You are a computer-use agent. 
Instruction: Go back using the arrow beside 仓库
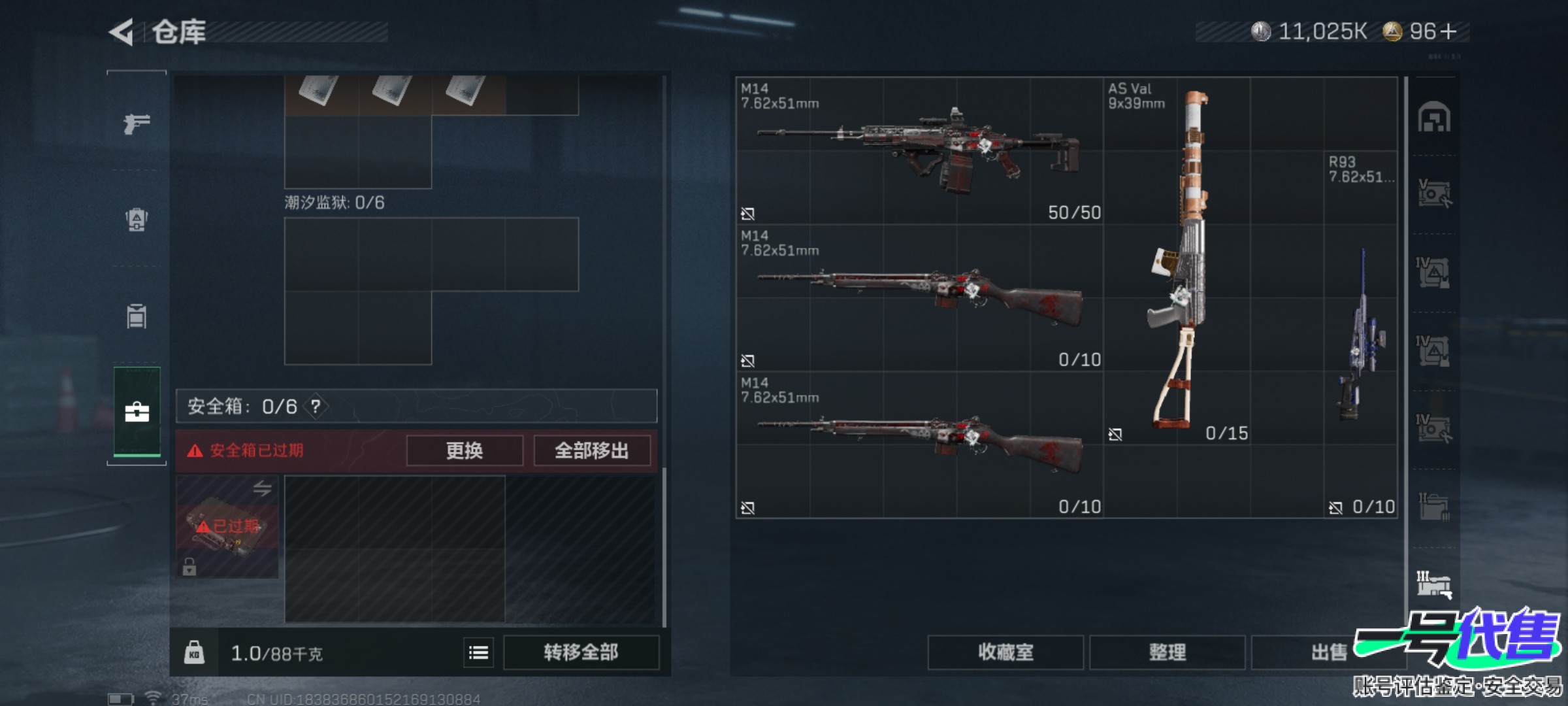tap(122, 32)
